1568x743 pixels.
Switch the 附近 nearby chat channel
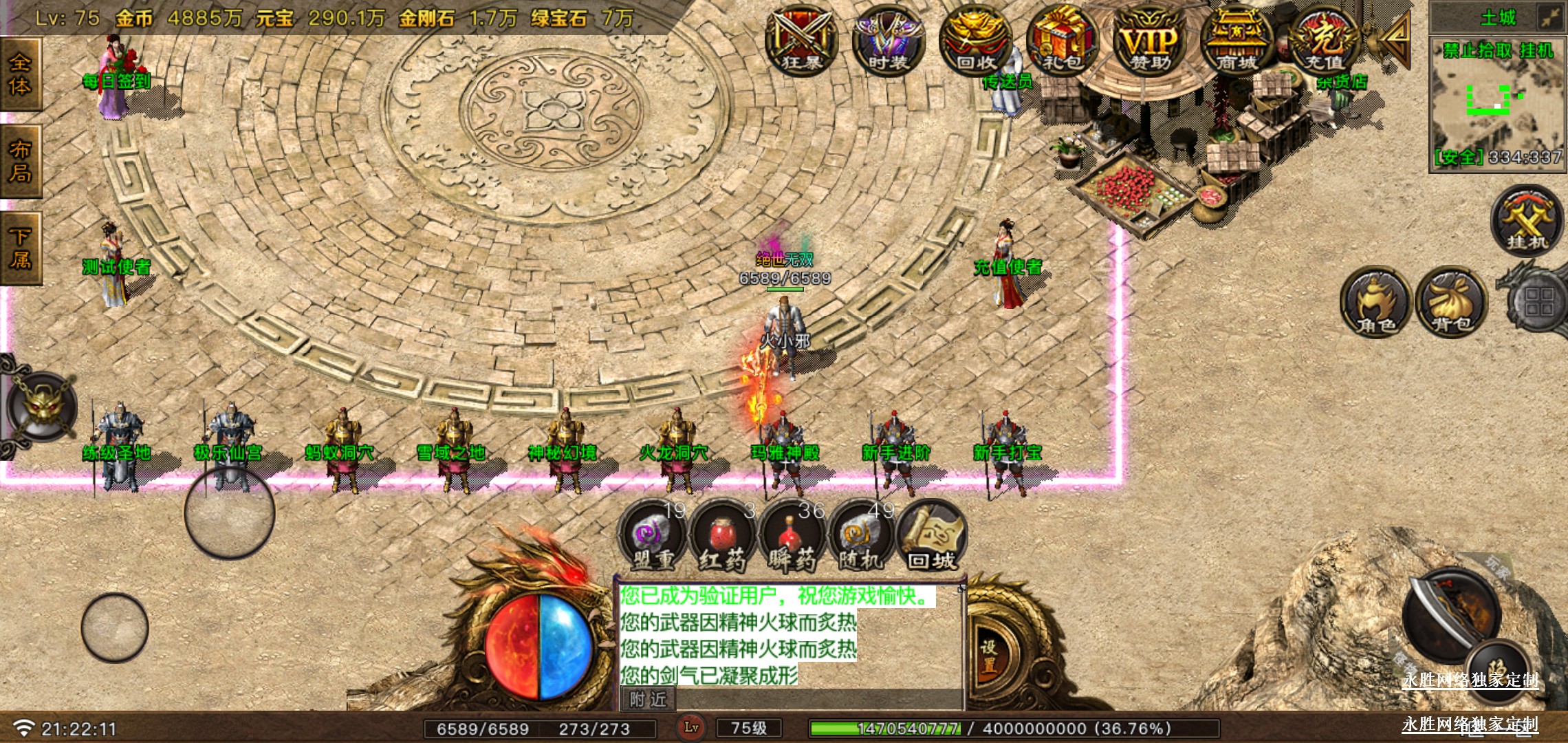pyautogui.click(x=648, y=700)
